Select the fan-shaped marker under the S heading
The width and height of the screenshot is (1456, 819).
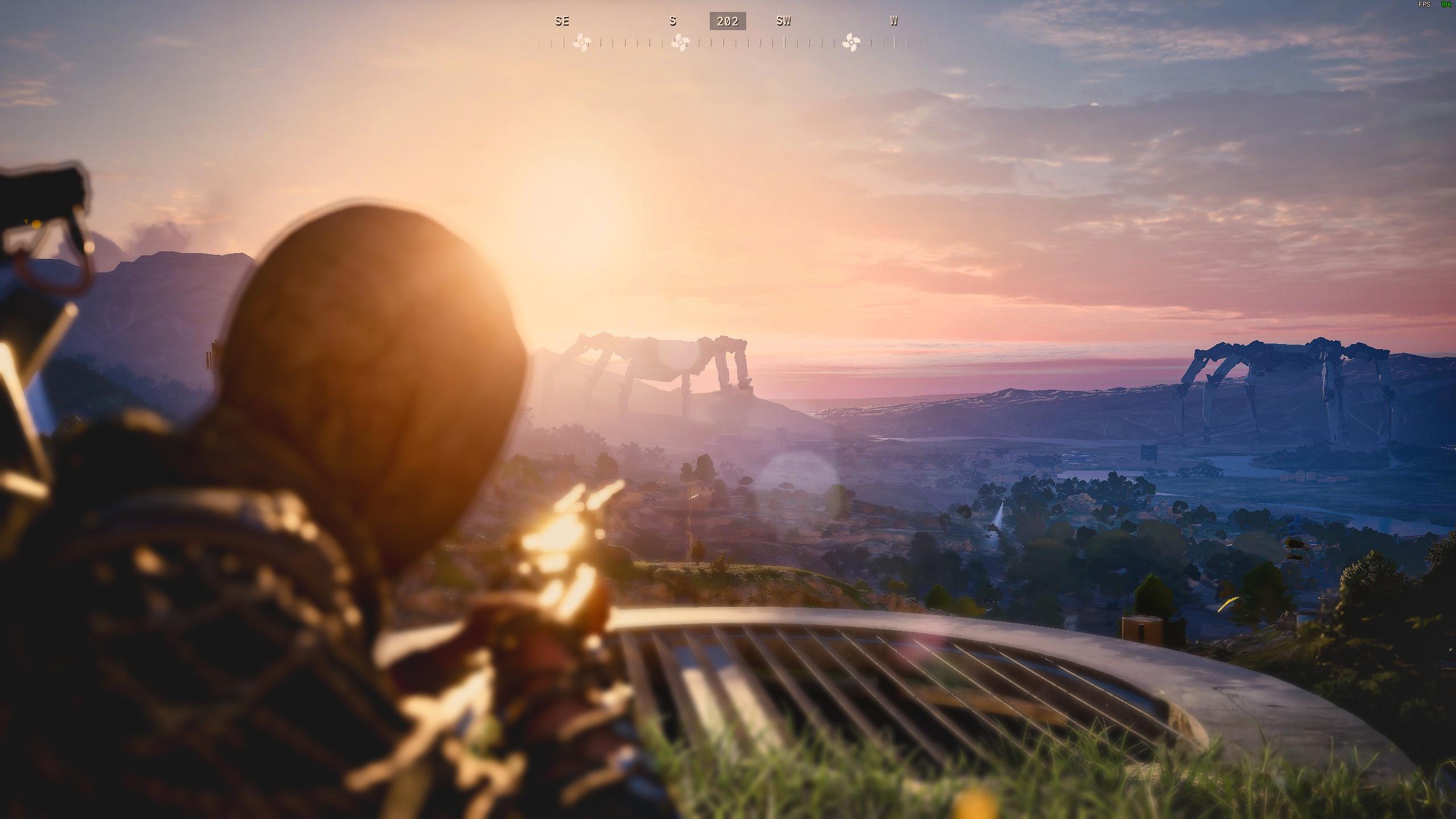coord(680,42)
